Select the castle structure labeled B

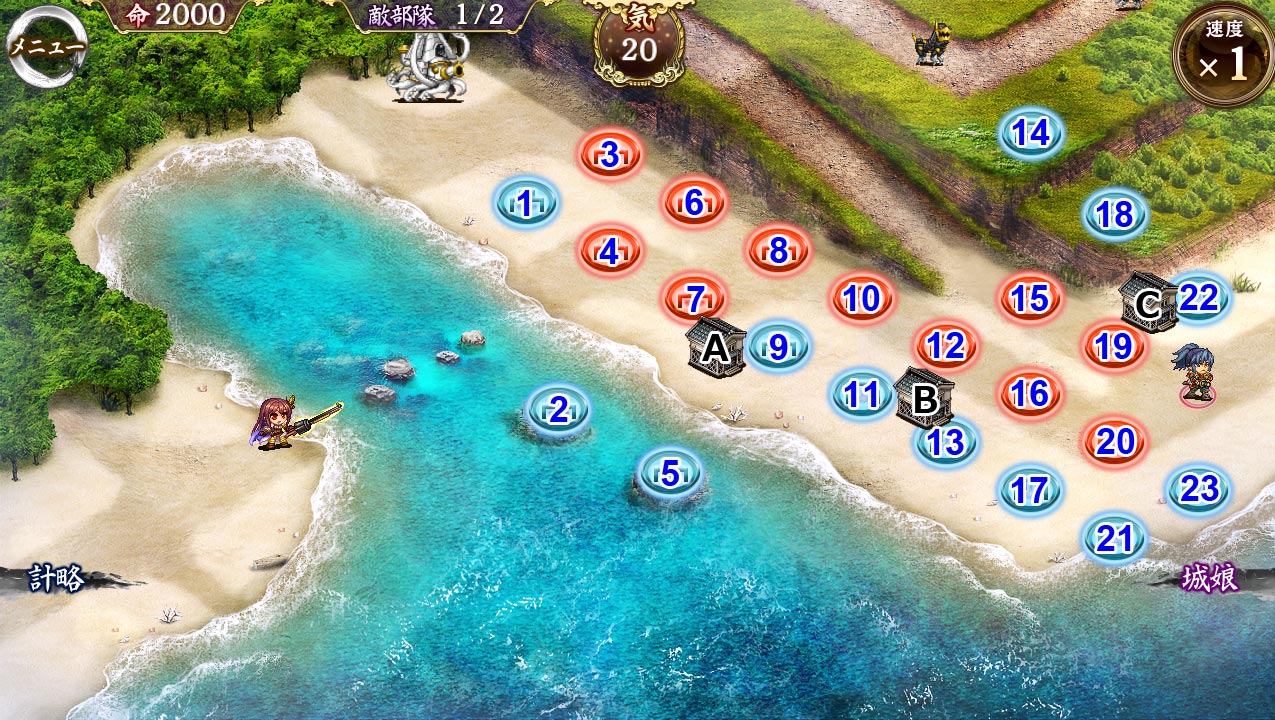pyautogui.click(x=924, y=398)
